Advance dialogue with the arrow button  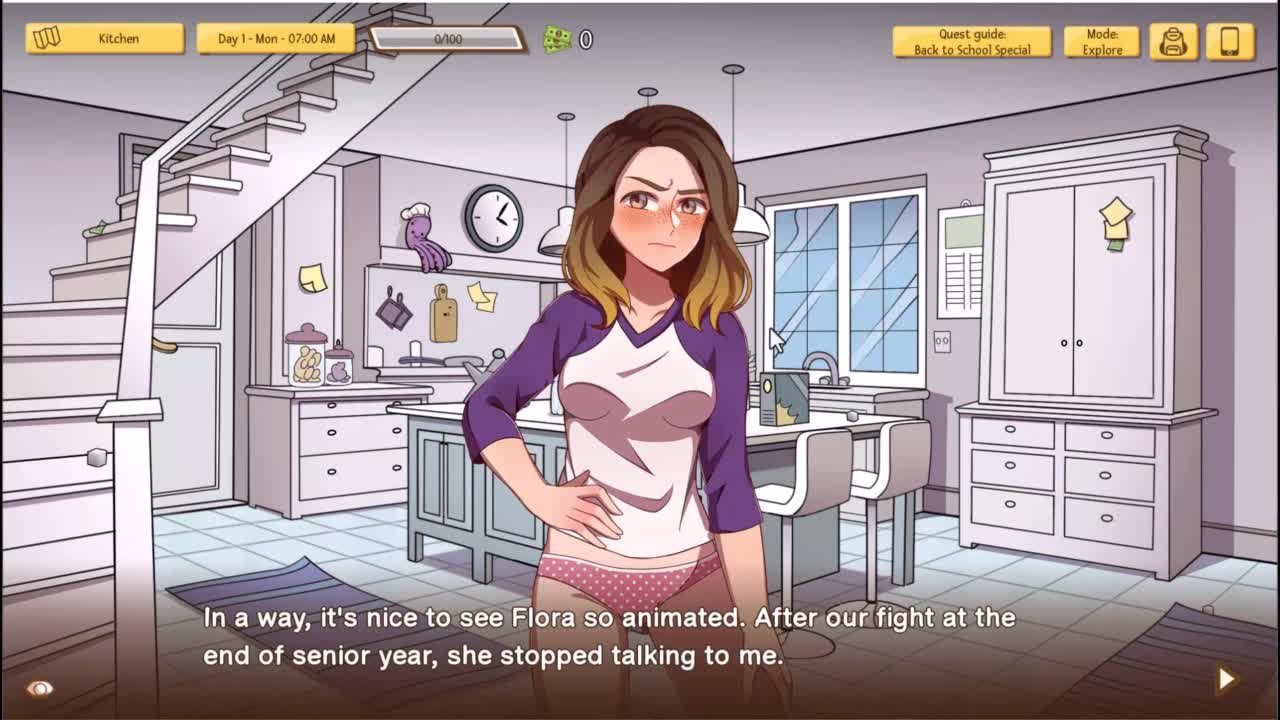(1226, 679)
